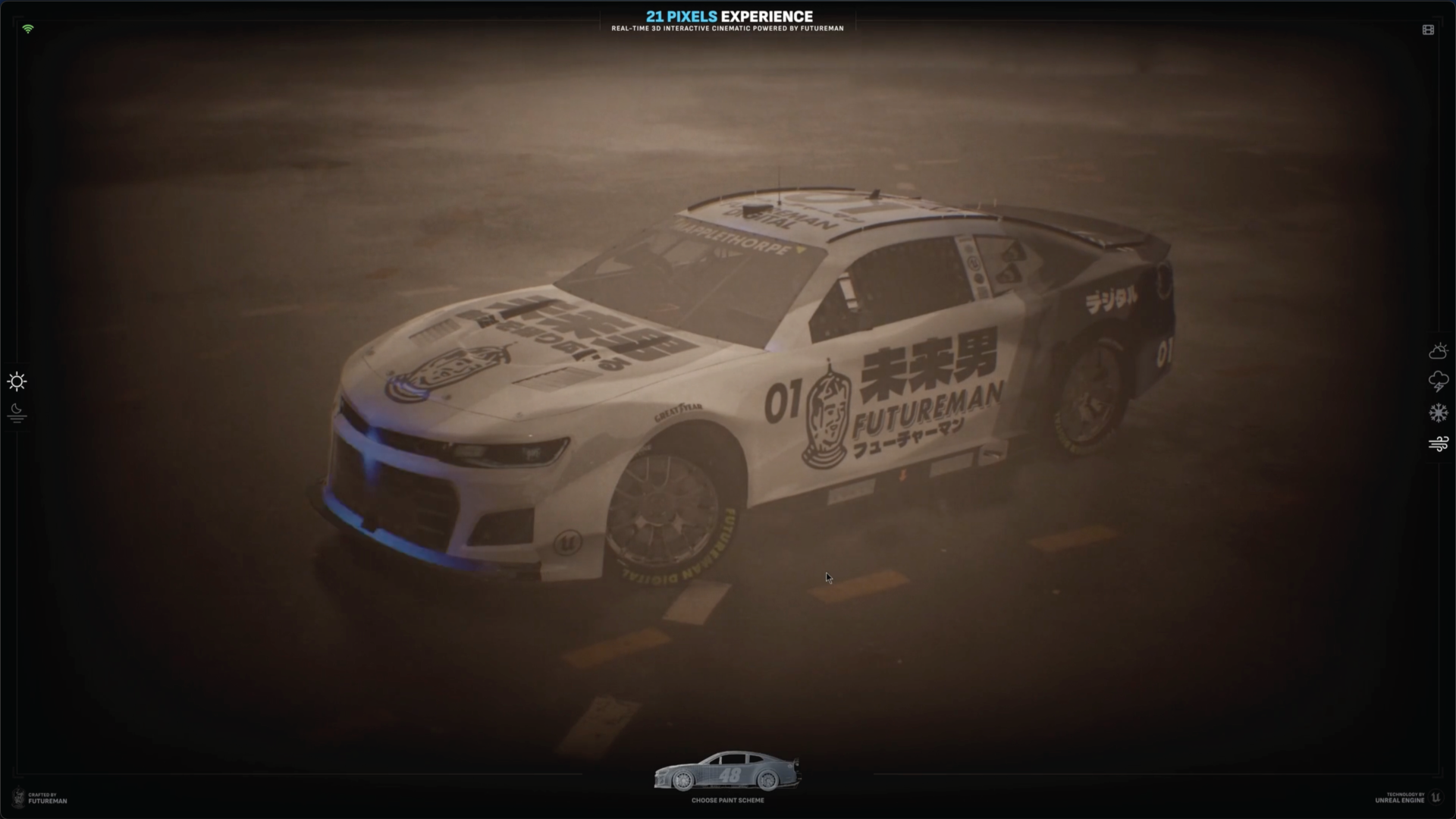The height and width of the screenshot is (819, 1456).
Task: Set weather to partly cloudy
Action: 1438,351
